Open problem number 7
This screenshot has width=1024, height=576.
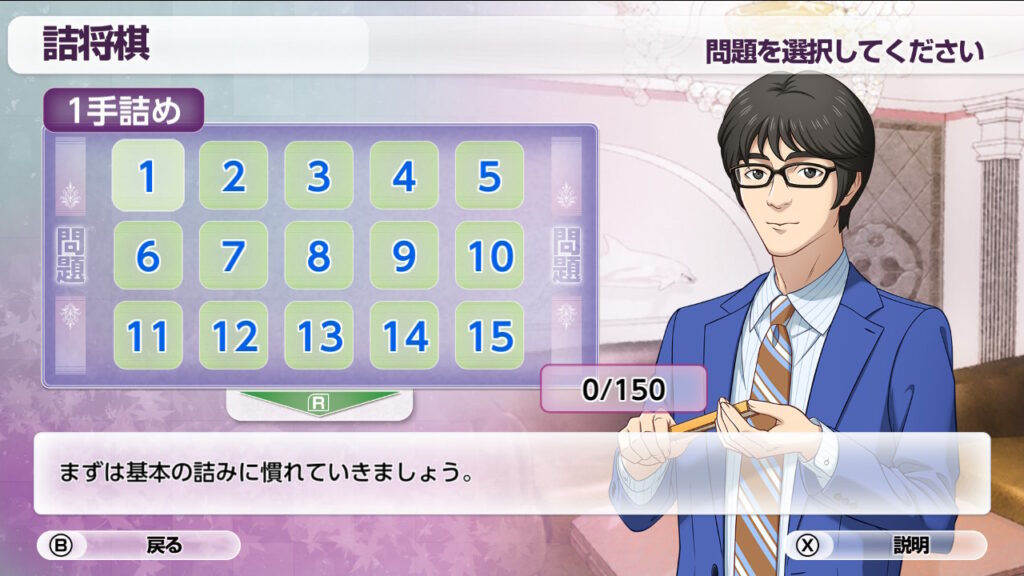click(233, 256)
